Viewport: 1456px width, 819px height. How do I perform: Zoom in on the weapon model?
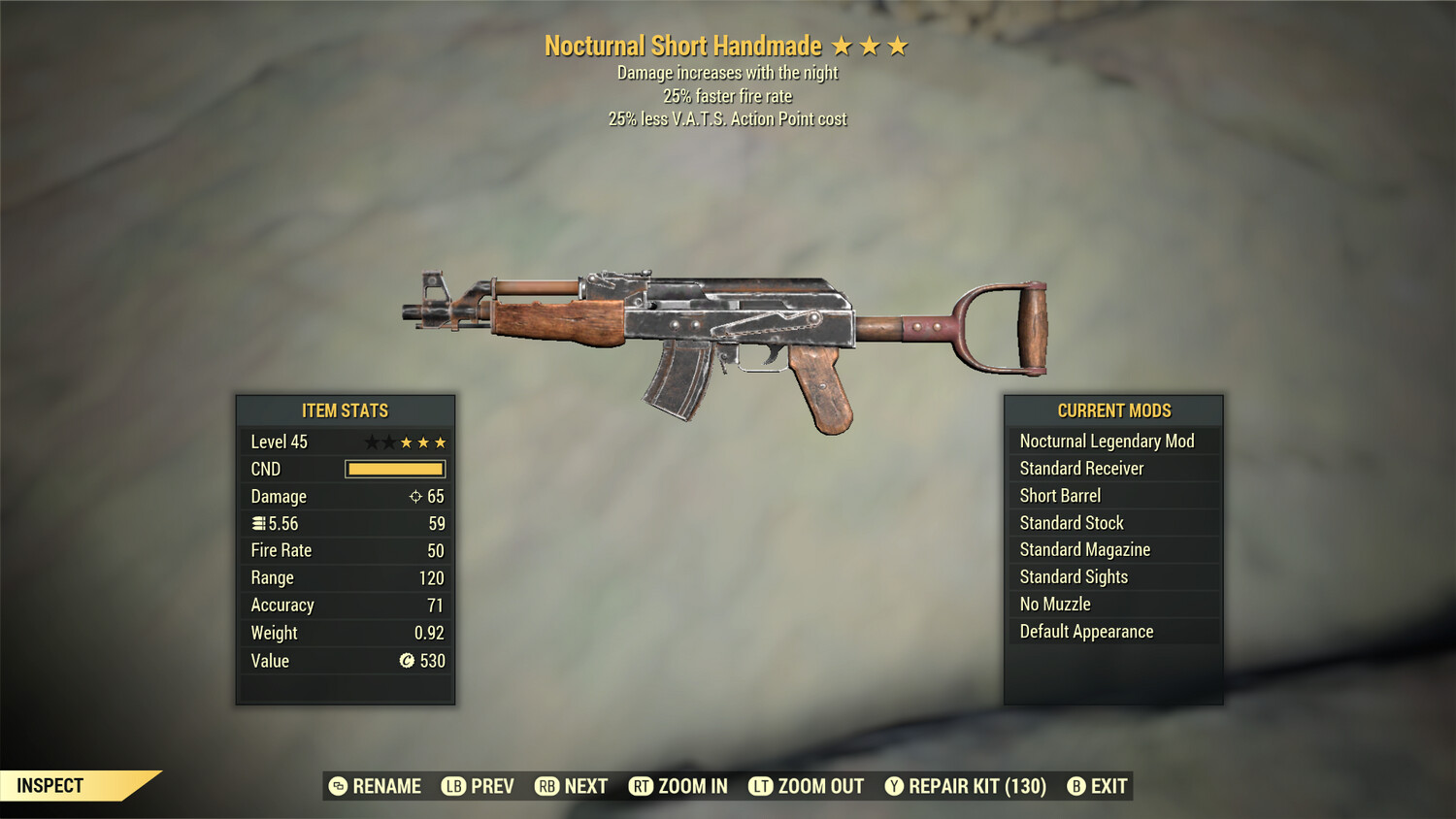(x=678, y=786)
